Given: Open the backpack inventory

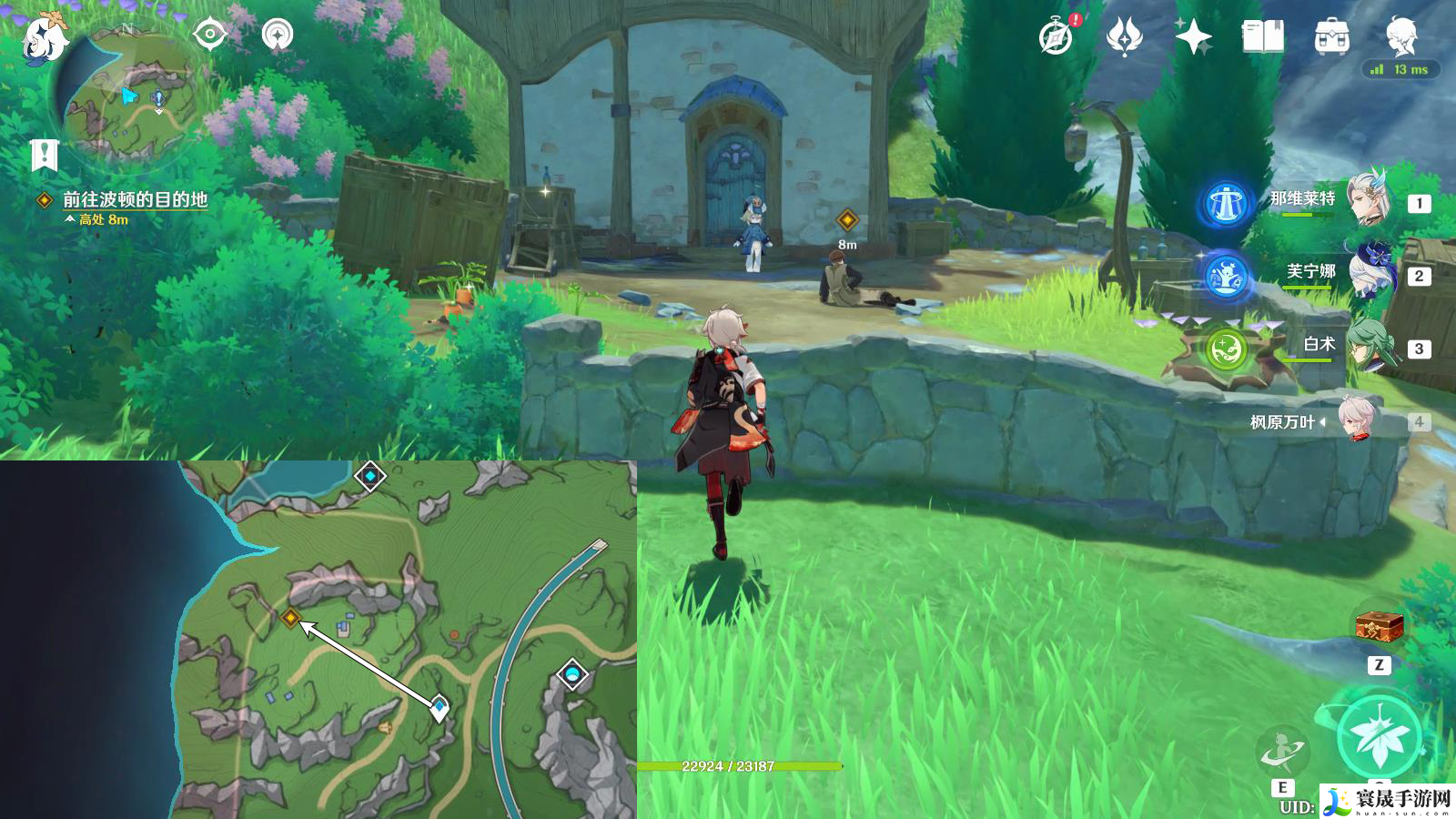Looking at the screenshot, I should (x=1332, y=37).
